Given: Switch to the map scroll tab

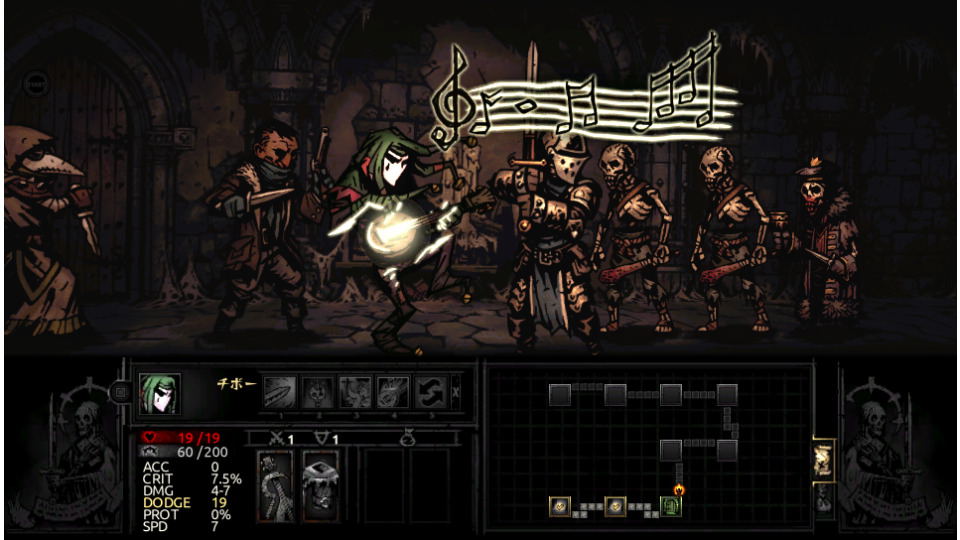Looking at the screenshot, I should (x=824, y=459).
